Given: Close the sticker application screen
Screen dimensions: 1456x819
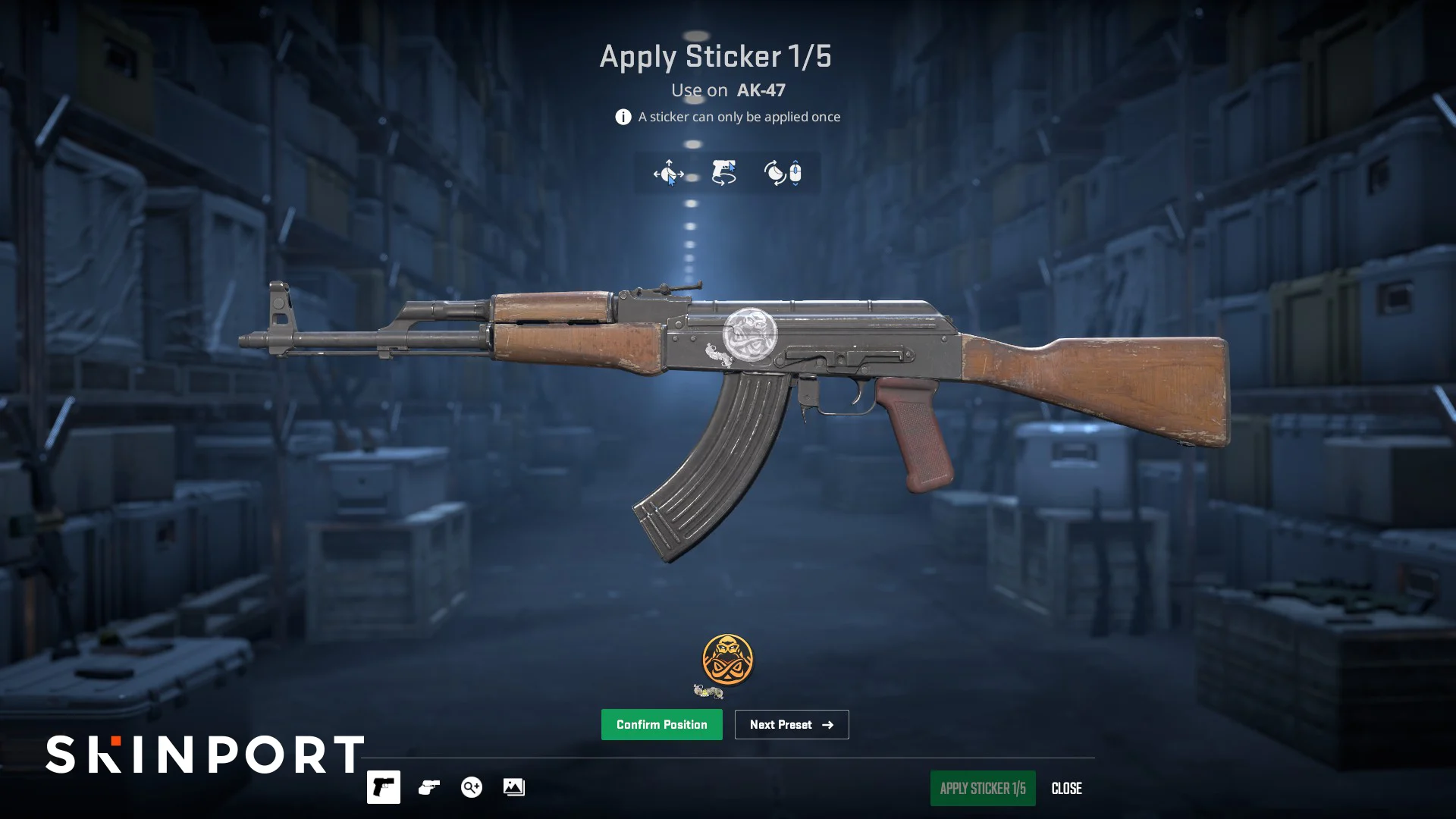Looking at the screenshot, I should click(1066, 789).
